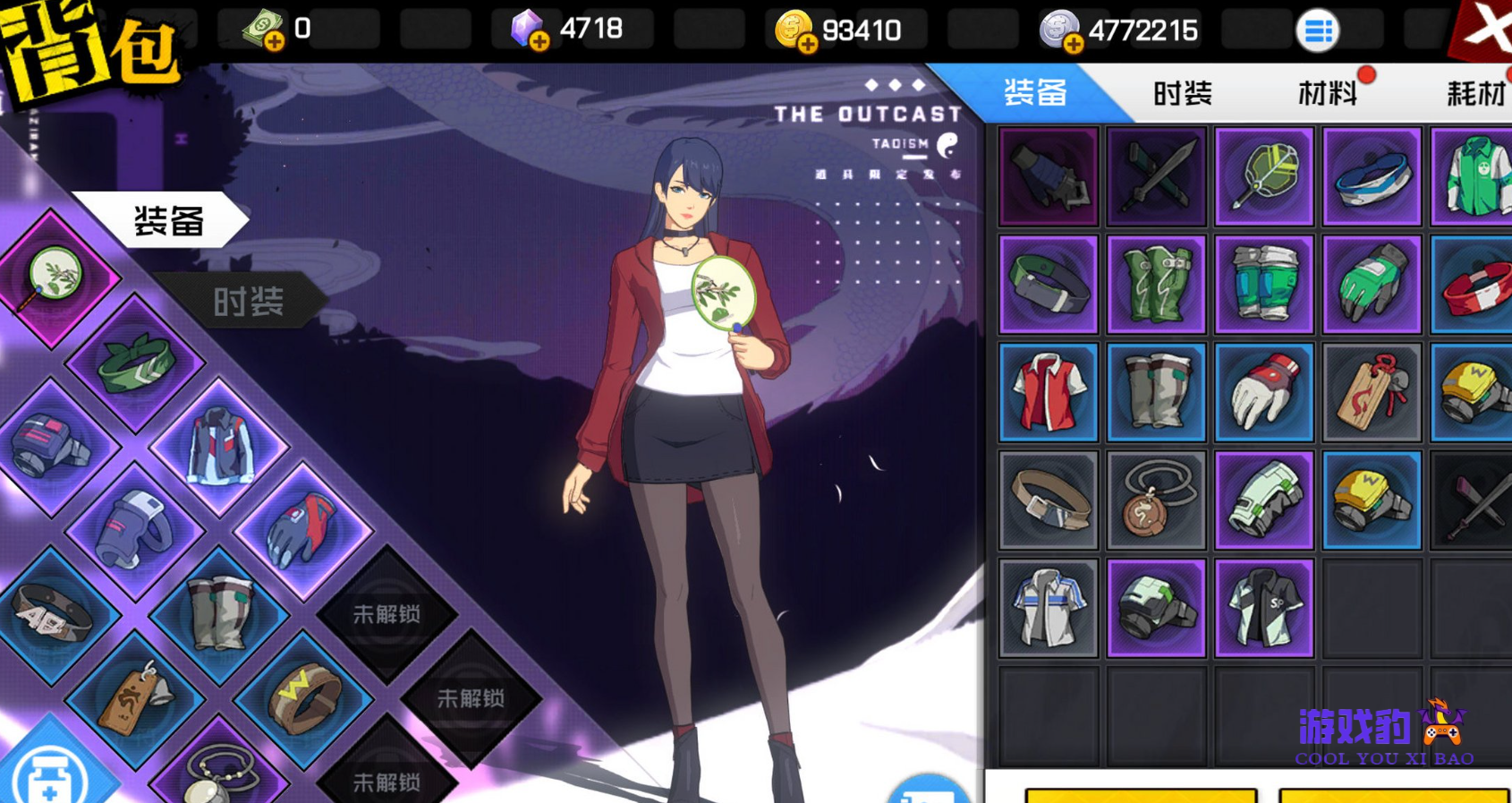Add green cash currency

(x=274, y=41)
